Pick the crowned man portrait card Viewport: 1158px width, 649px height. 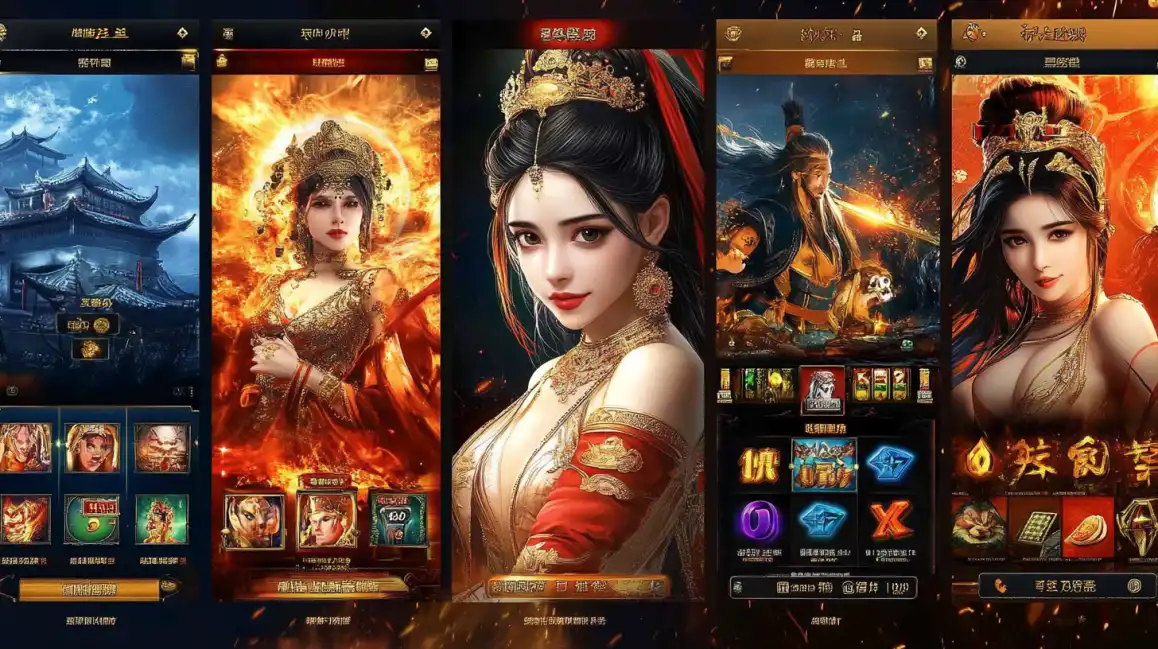tap(327, 520)
